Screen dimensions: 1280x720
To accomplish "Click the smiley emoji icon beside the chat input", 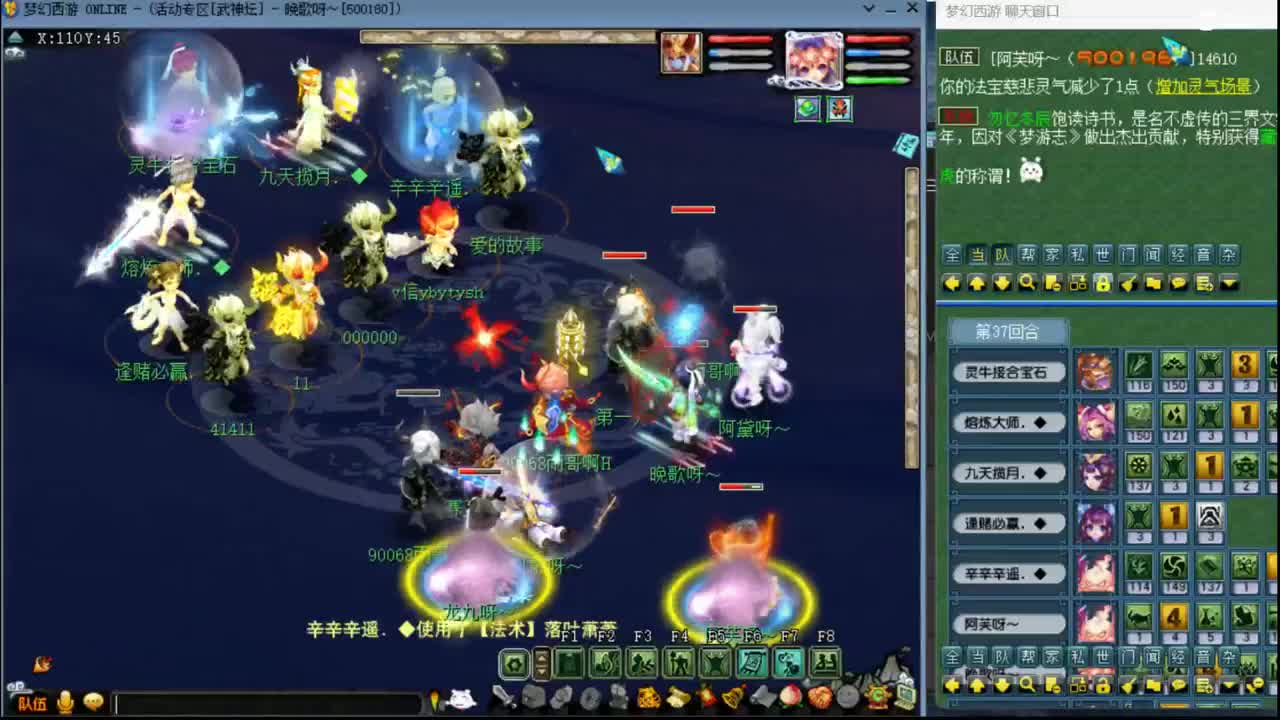I will click(x=94, y=703).
